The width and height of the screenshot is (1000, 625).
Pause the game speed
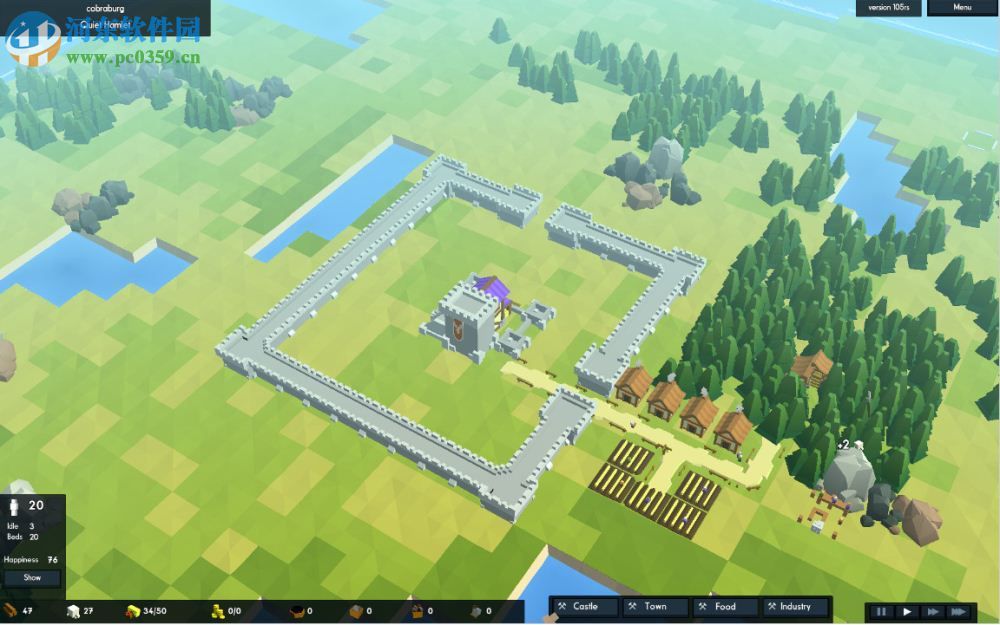882,611
